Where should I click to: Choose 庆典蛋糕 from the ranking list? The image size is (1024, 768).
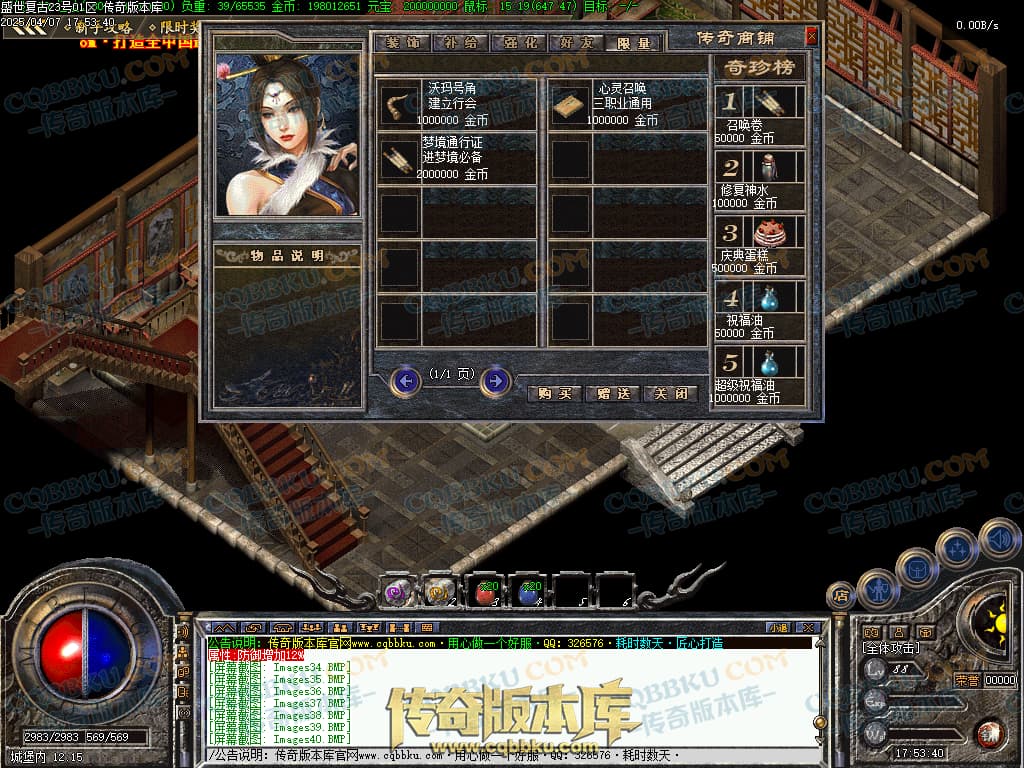tap(768, 233)
